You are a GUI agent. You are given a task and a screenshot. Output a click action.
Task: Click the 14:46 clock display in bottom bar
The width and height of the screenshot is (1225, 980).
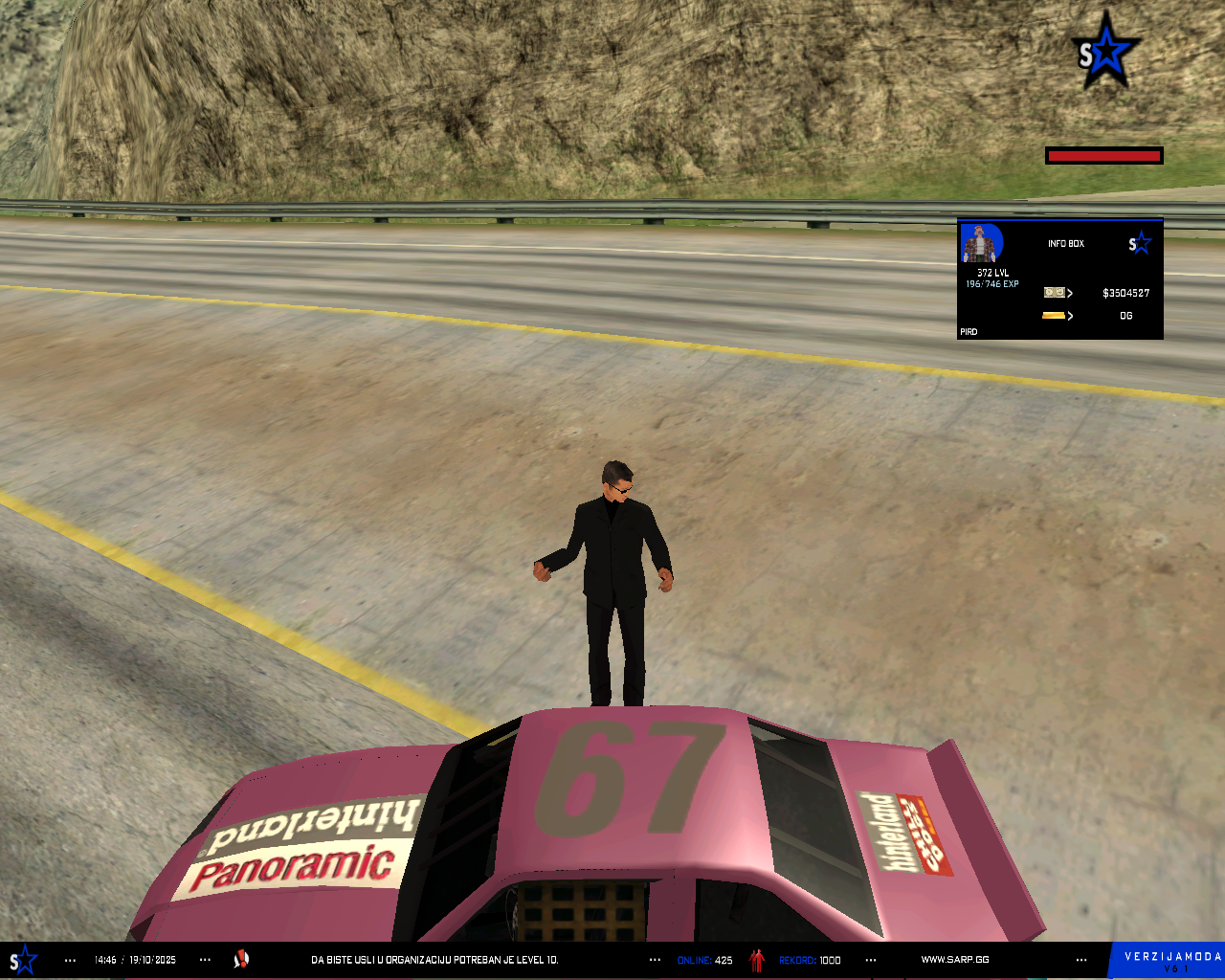tap(106, 959)
